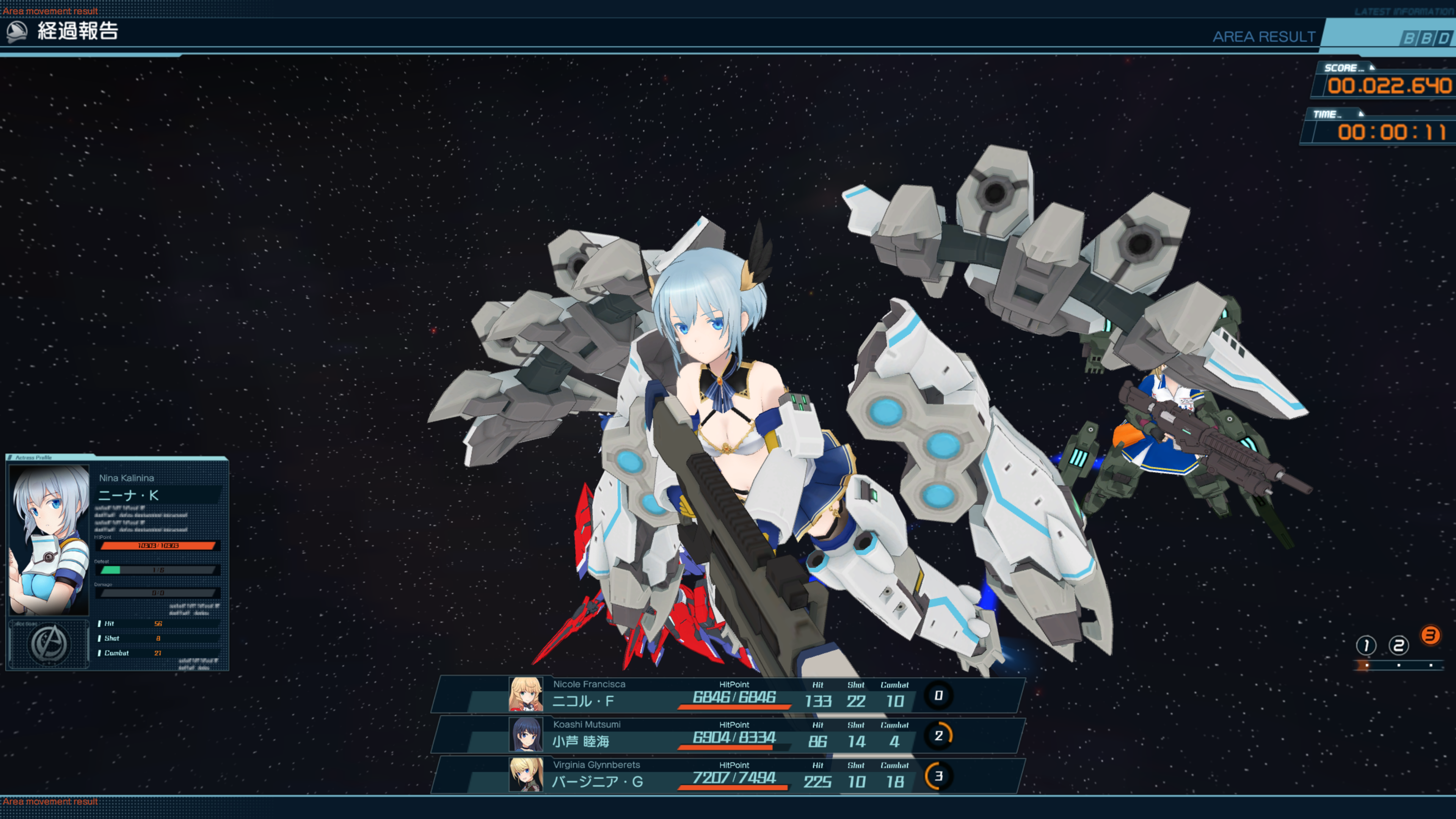Open Virginia Glynnberets' result row
Screen dimensions: 1456x819
pos(729,775)
